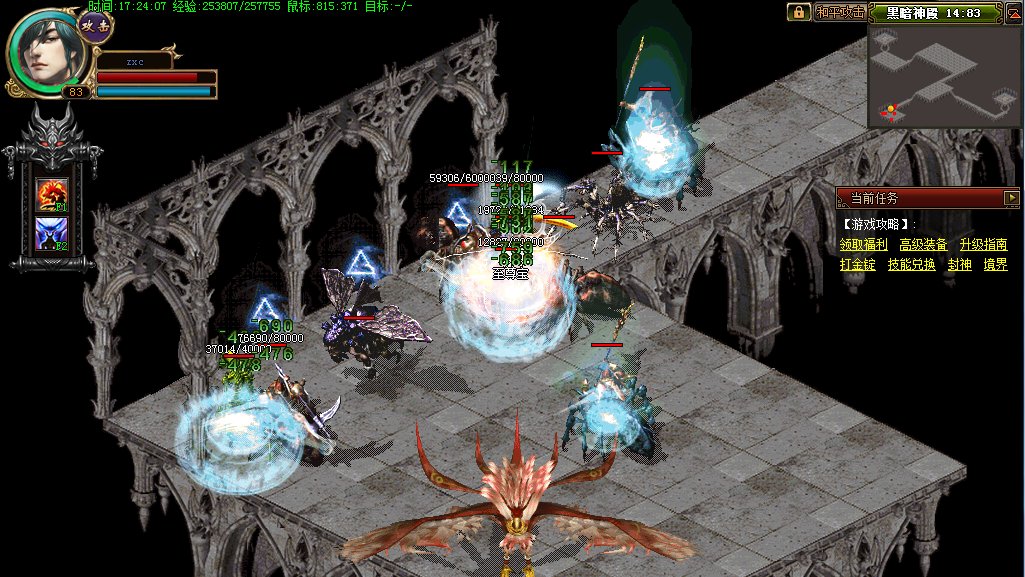
Task: Expand the 当前任务 quest panel arrow
Action: click(x=1012, y=198)
